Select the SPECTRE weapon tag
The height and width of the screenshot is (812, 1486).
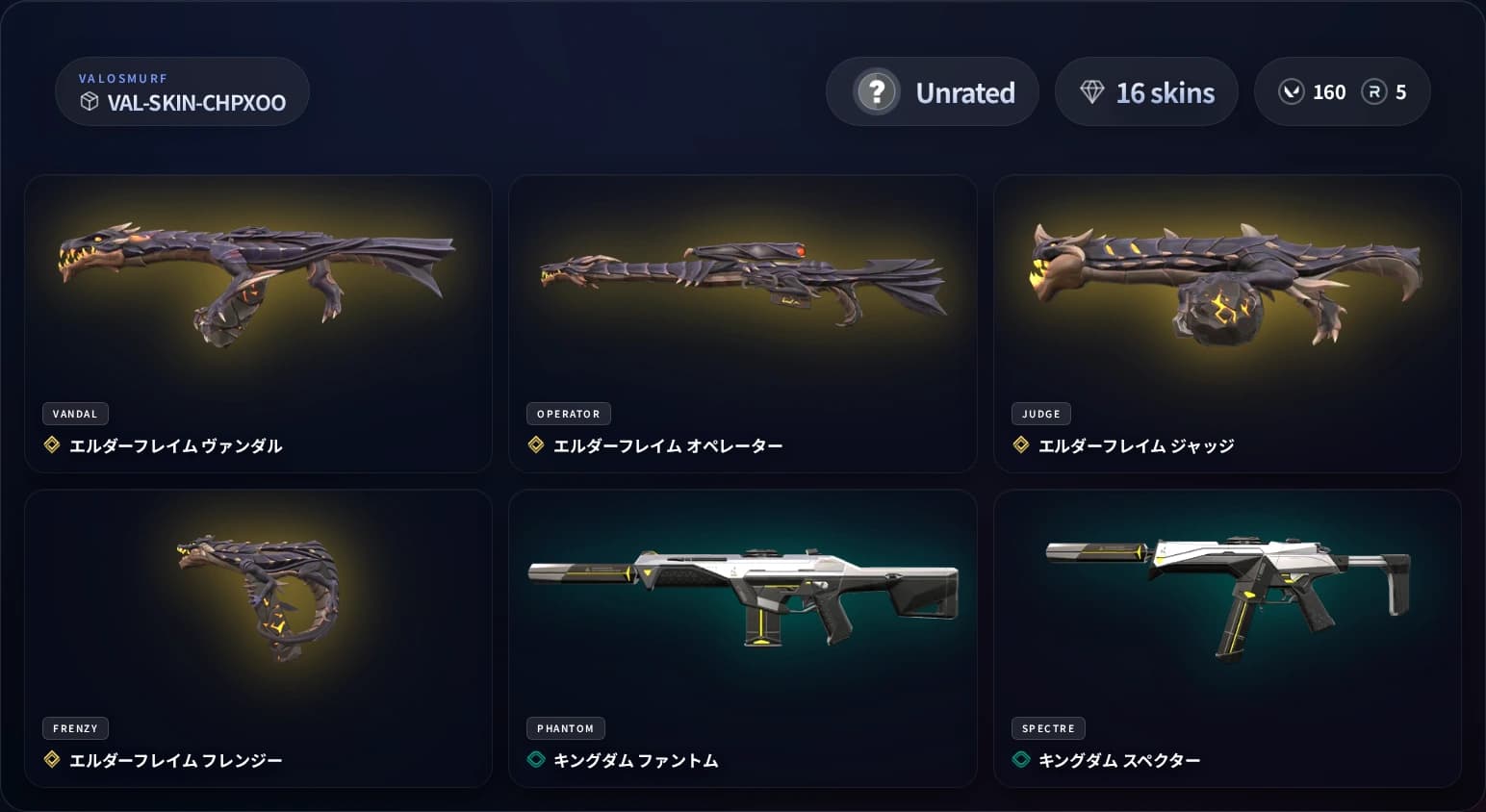[x=1048, y=728]
